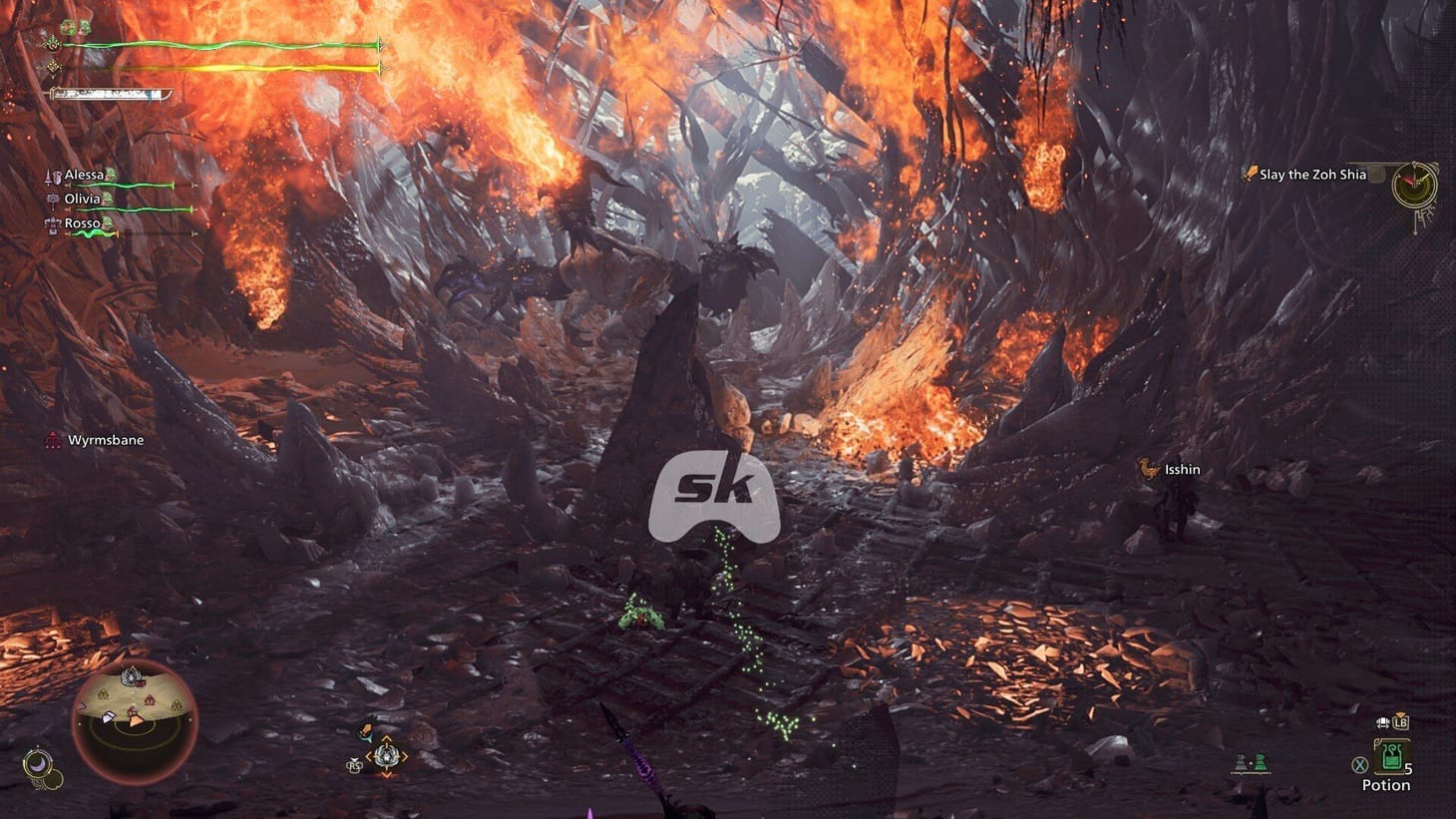This screenshot has width=1456, height=819.
Task: Expand the item bar with the left arrow chevron
Action: (370, 756)
